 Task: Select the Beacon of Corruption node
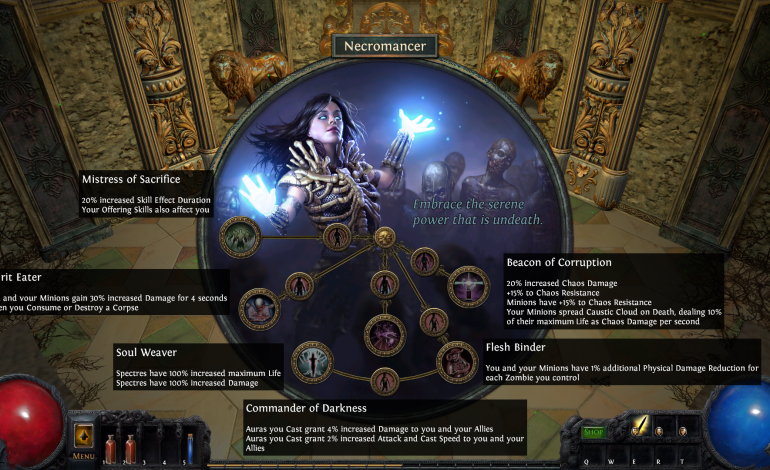(467, 286)
